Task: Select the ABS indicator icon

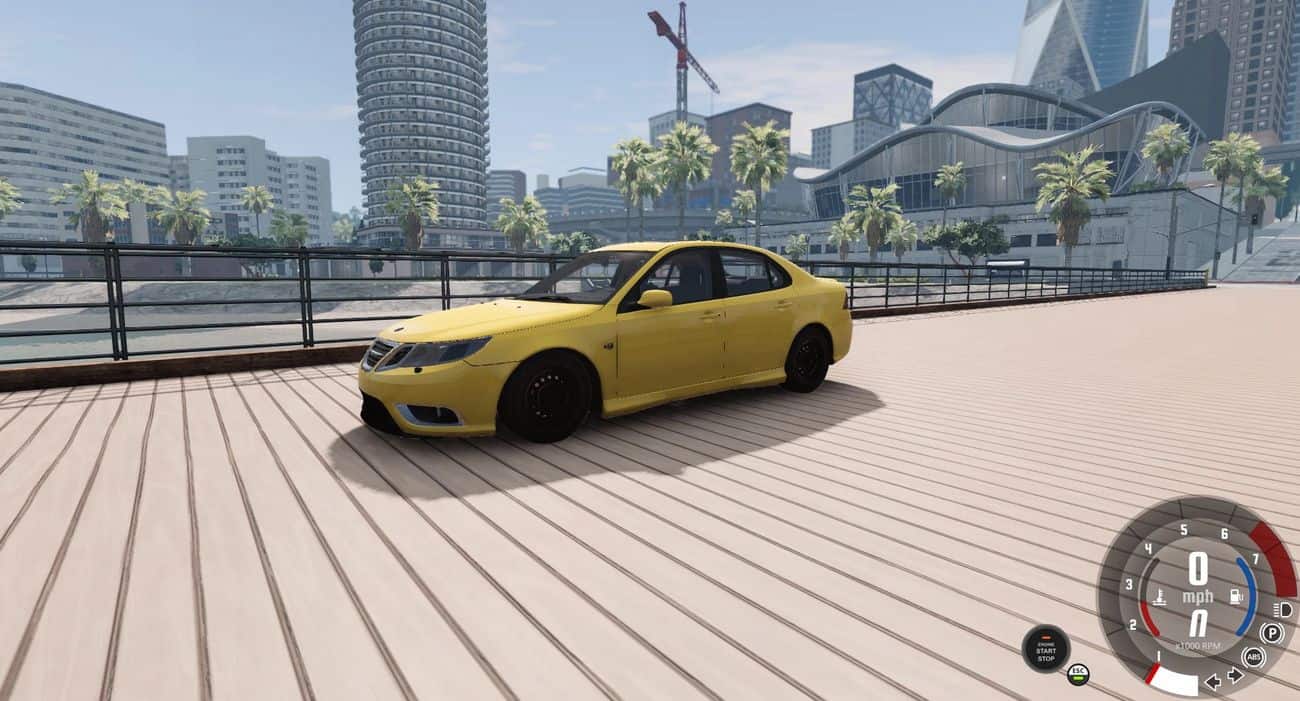Action: (x=1252, y=657)
